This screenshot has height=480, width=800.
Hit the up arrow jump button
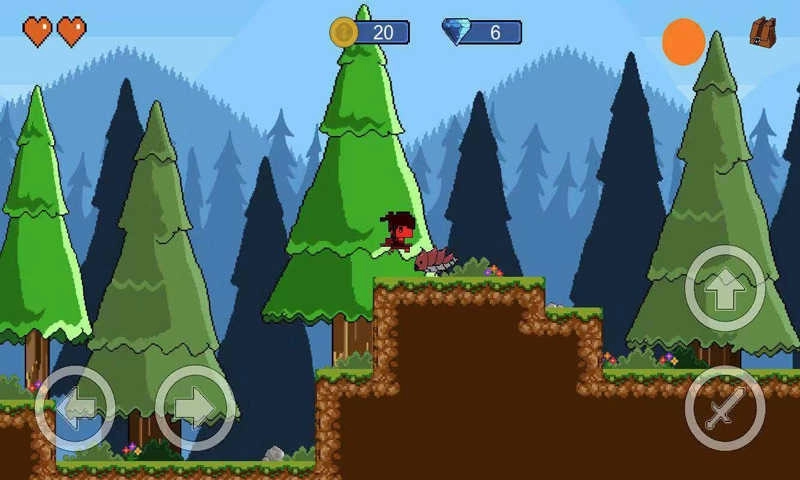(725, 289)
